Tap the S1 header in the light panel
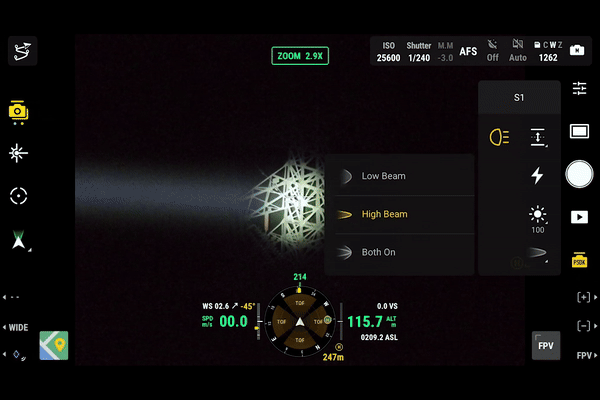Image resolution: width=600 pixels, height=400 pixels. tap(518, 98)
